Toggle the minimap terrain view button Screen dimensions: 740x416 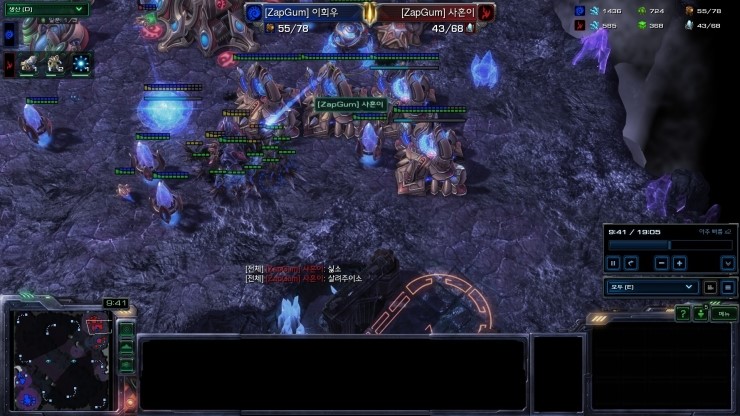click(x=126, y=347)
